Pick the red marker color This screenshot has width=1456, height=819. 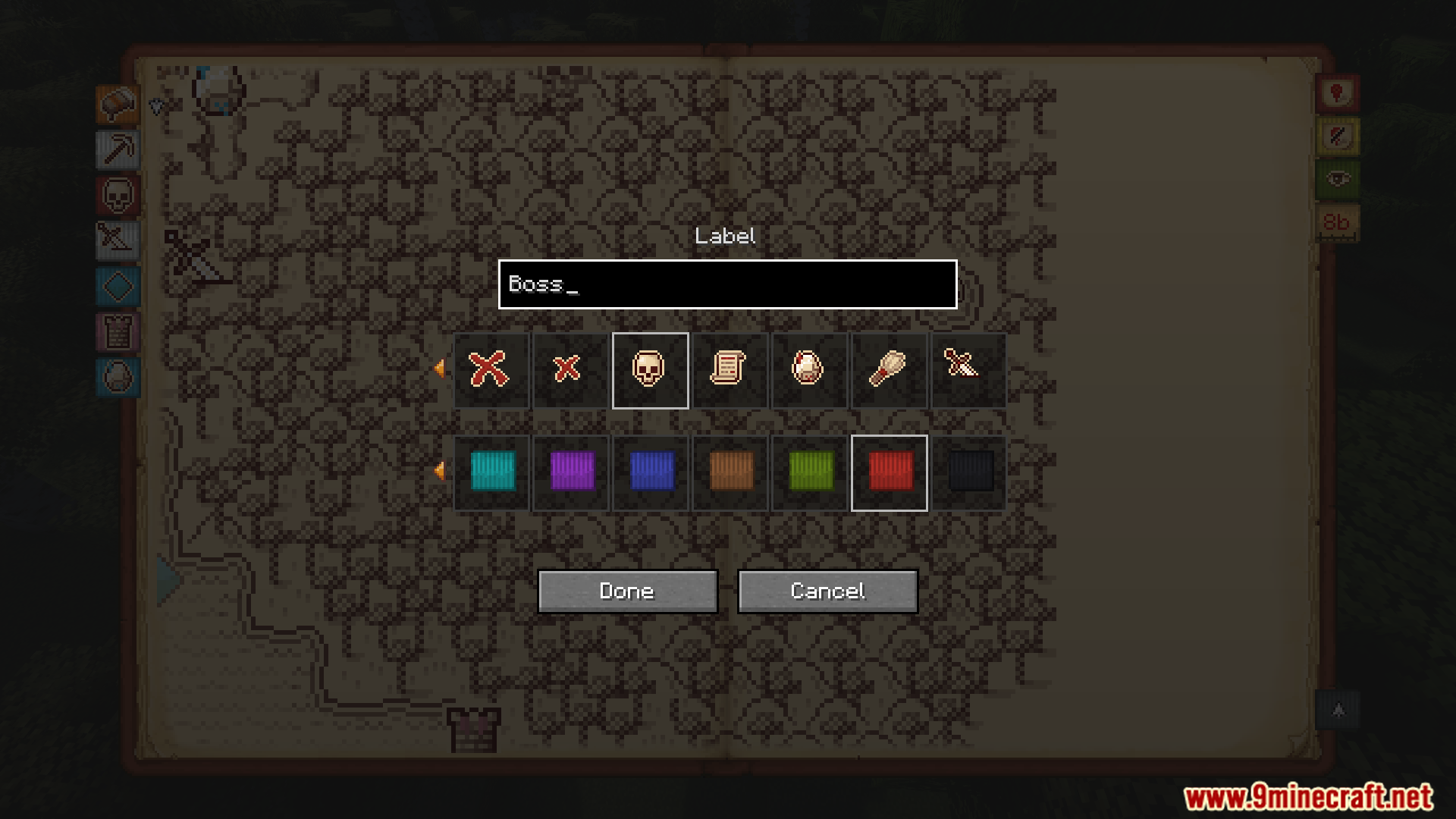coord(890,472)
